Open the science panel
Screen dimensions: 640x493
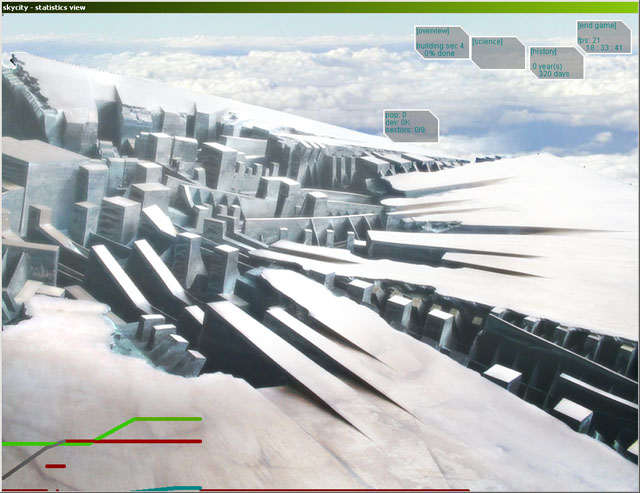[487, 42]
